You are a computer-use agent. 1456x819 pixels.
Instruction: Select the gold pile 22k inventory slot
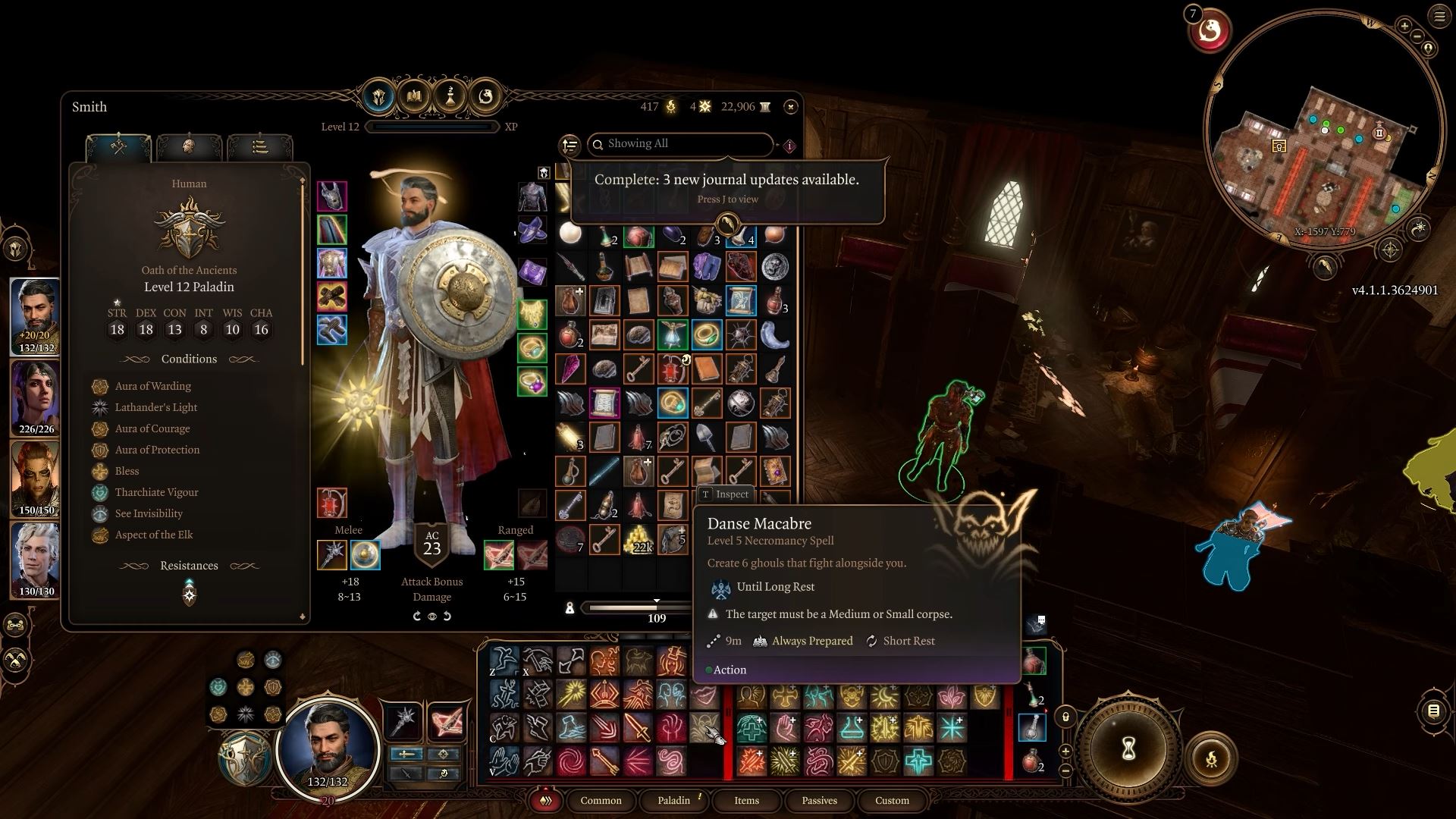(639, 539)
